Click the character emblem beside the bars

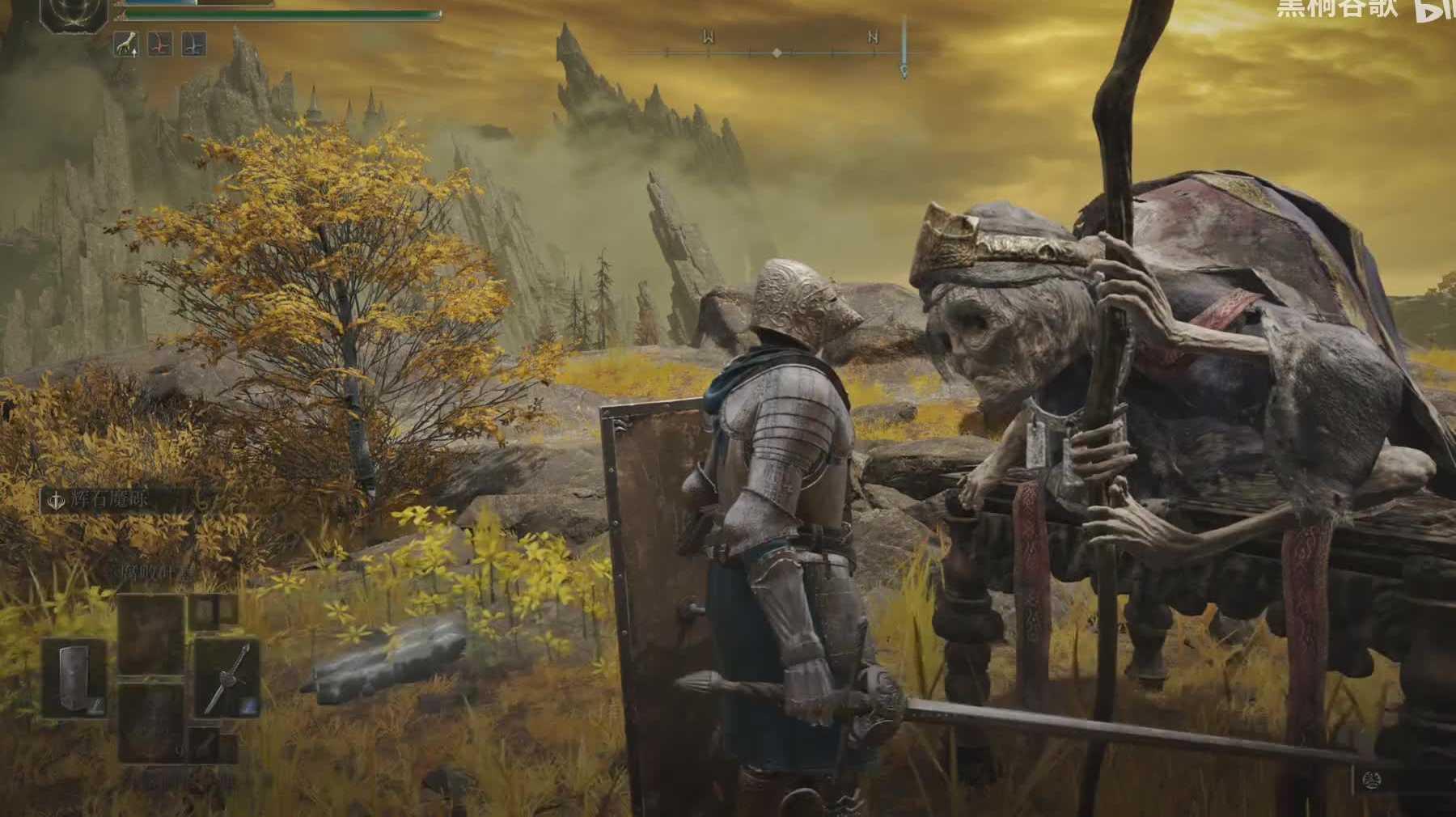tap(74, 16)
